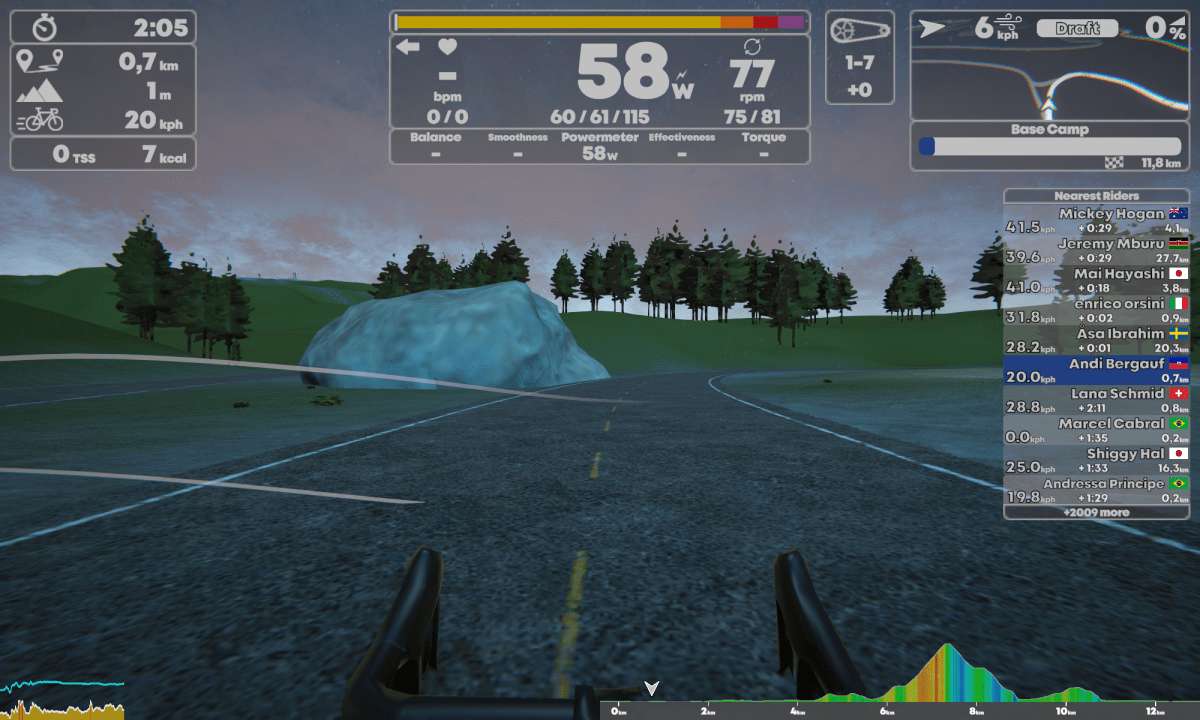The width and height of the screenshot is (1200, 720).
Task: Pick Enrico Orsini in the nearby riders list
Action: (x=1097, y=310)
